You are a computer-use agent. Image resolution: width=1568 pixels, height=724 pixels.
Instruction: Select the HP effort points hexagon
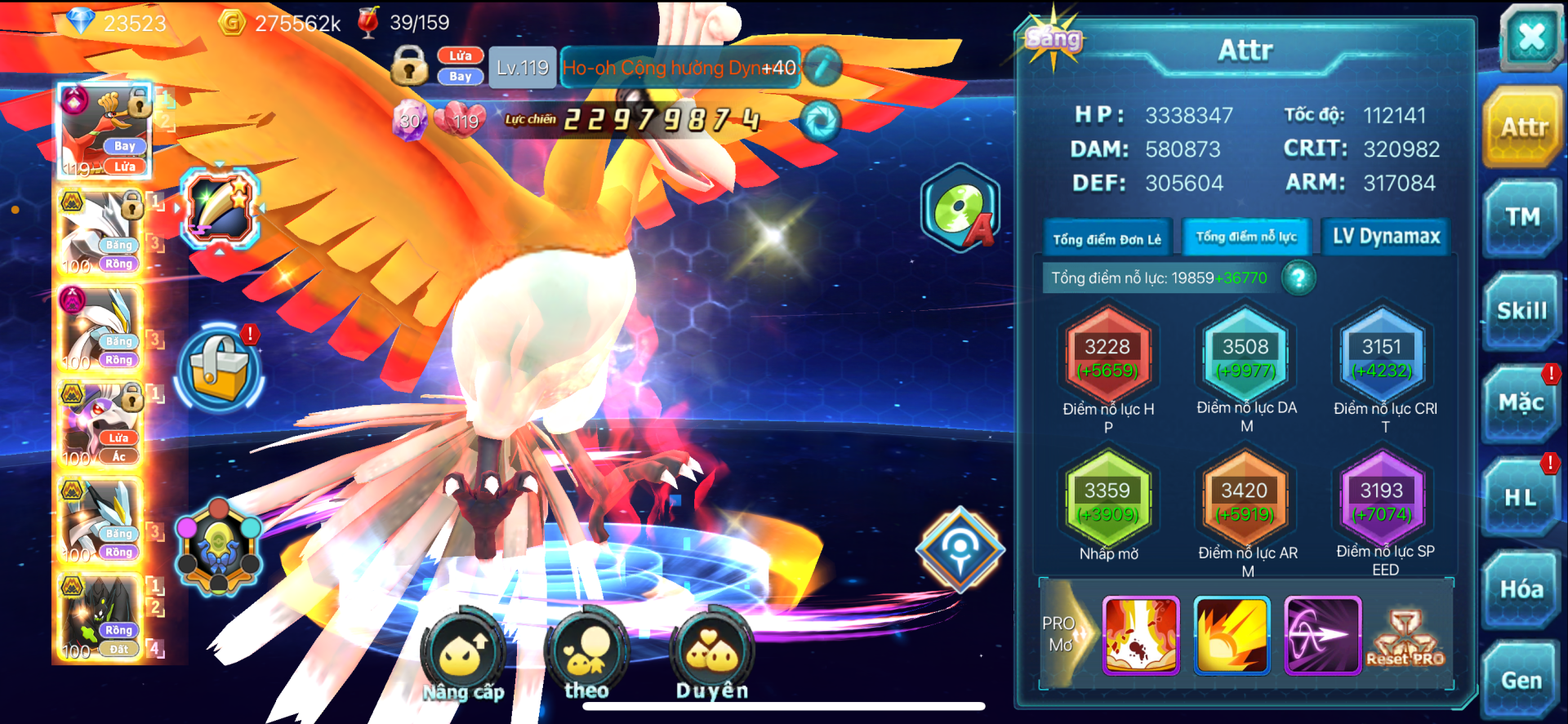pyautogui.click(x=1107, y=358)
